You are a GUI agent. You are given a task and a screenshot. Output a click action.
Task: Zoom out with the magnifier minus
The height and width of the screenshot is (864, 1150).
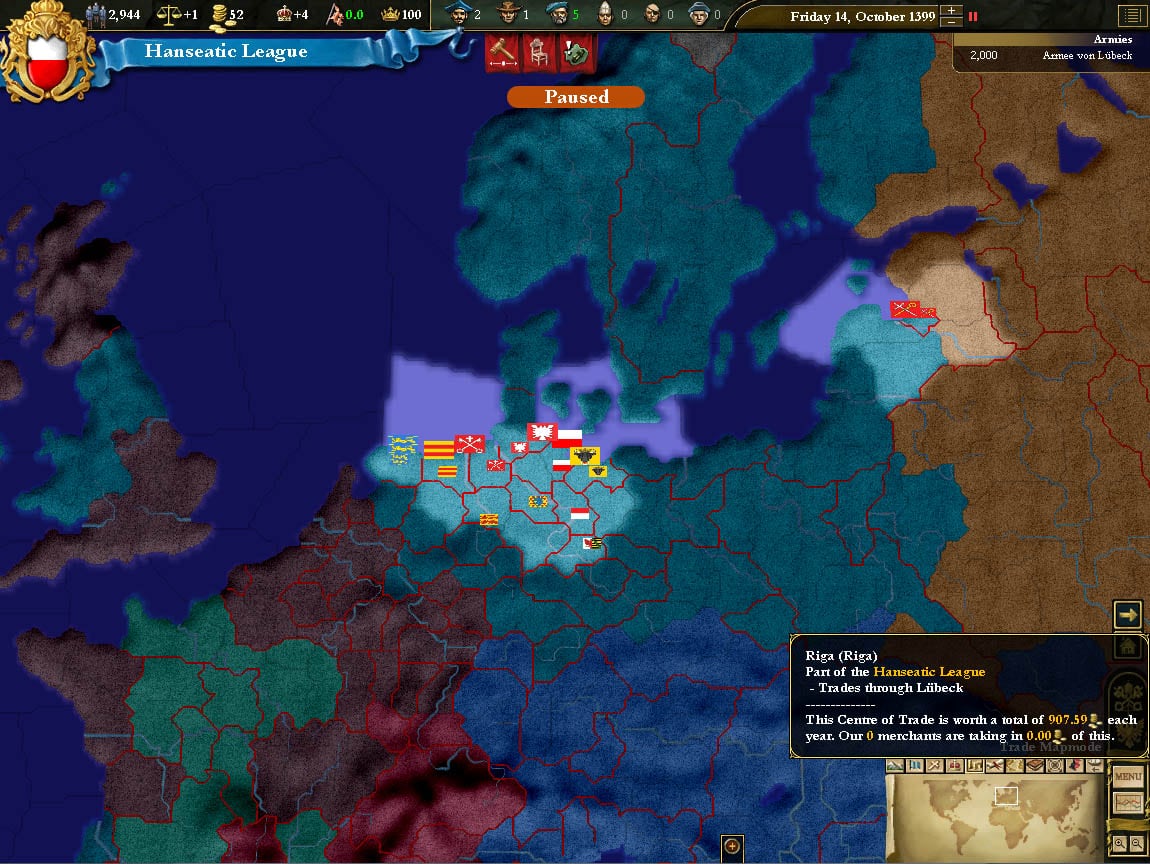pos(1138,844)
